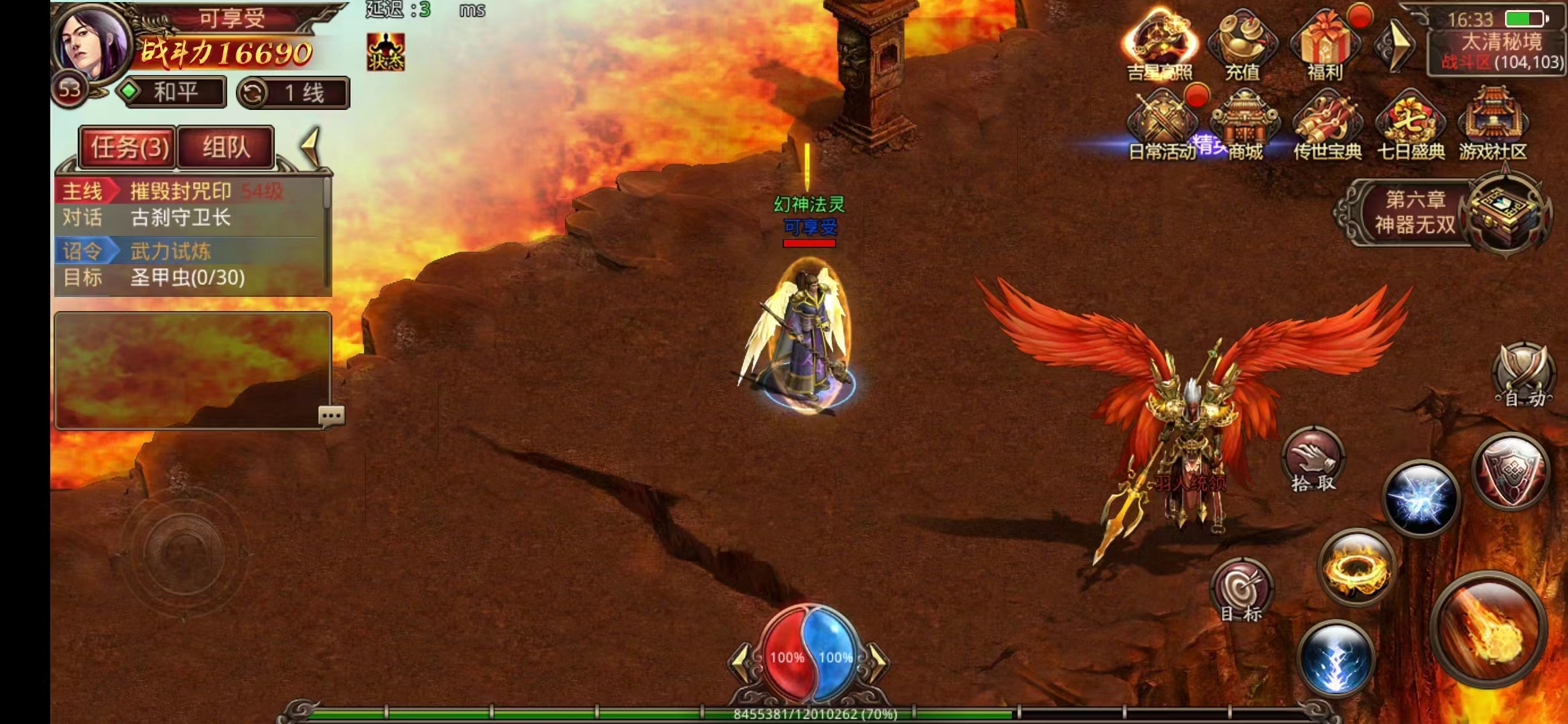Open the 第六章 神器无双 chapter chest

click(x=1506, y=213)
